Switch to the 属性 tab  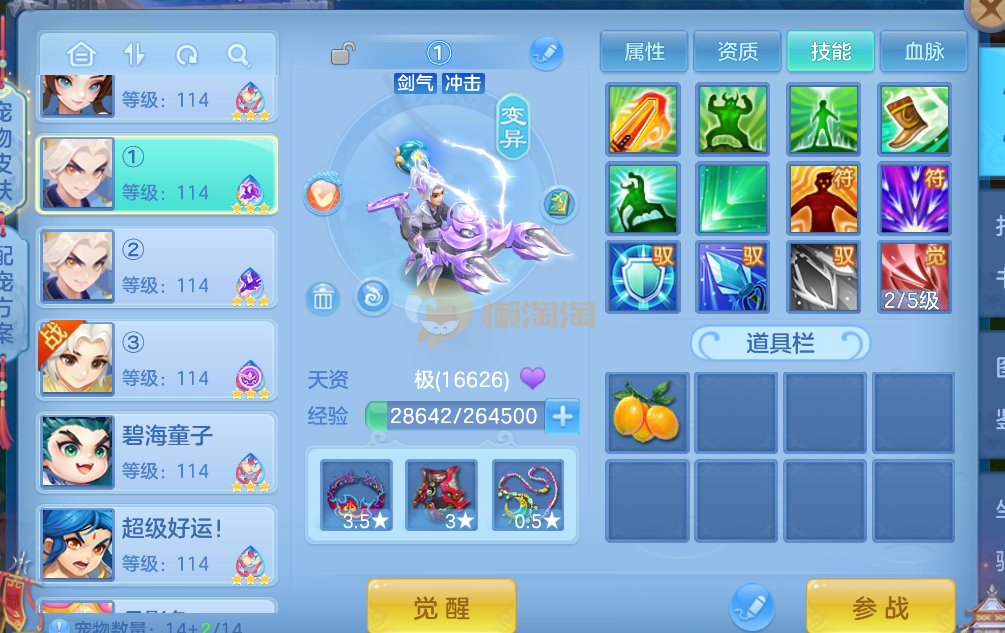pyautogui.click(x=644, y=52)
